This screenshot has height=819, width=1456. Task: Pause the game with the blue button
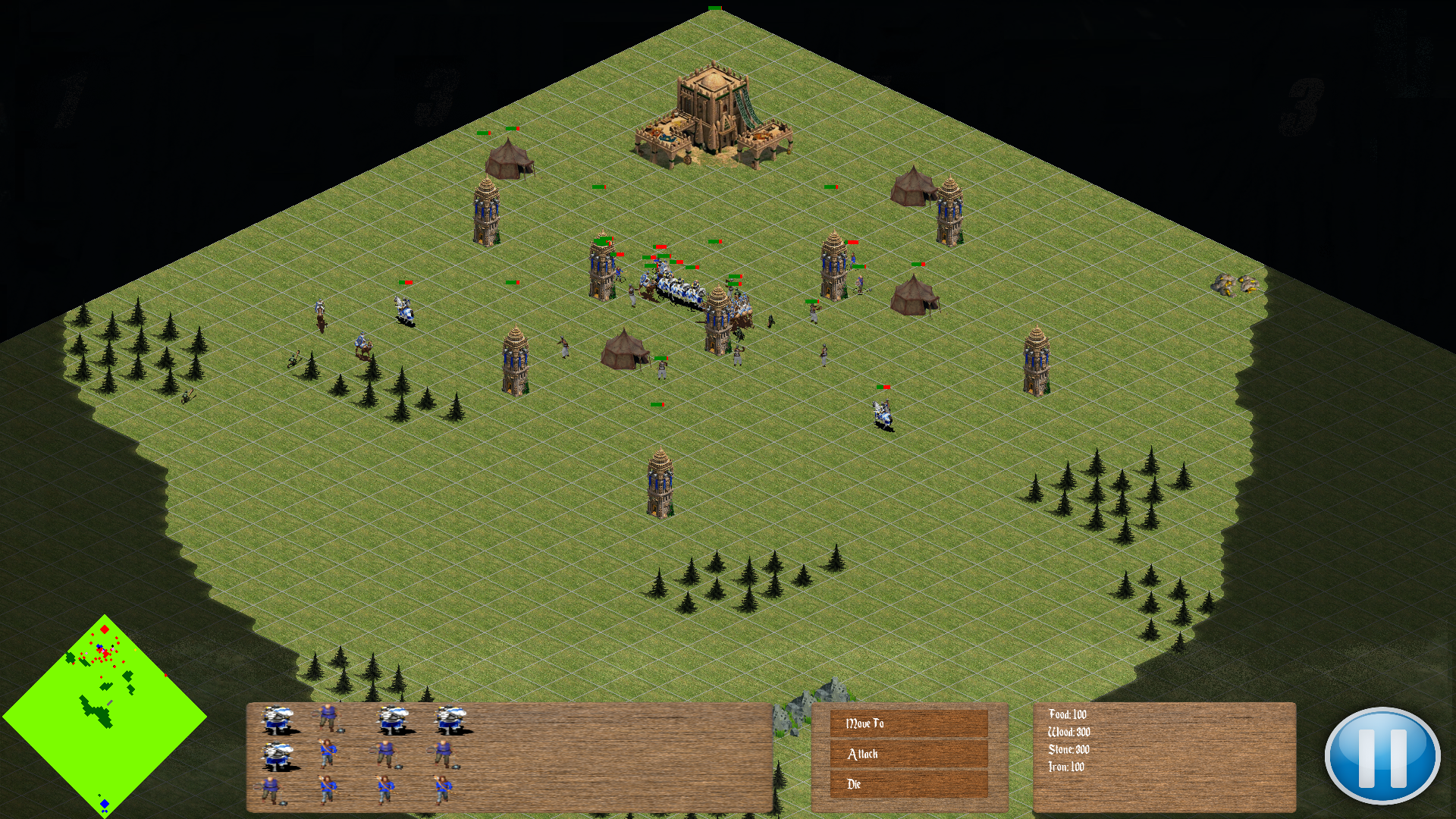[x=1382, y=756]
